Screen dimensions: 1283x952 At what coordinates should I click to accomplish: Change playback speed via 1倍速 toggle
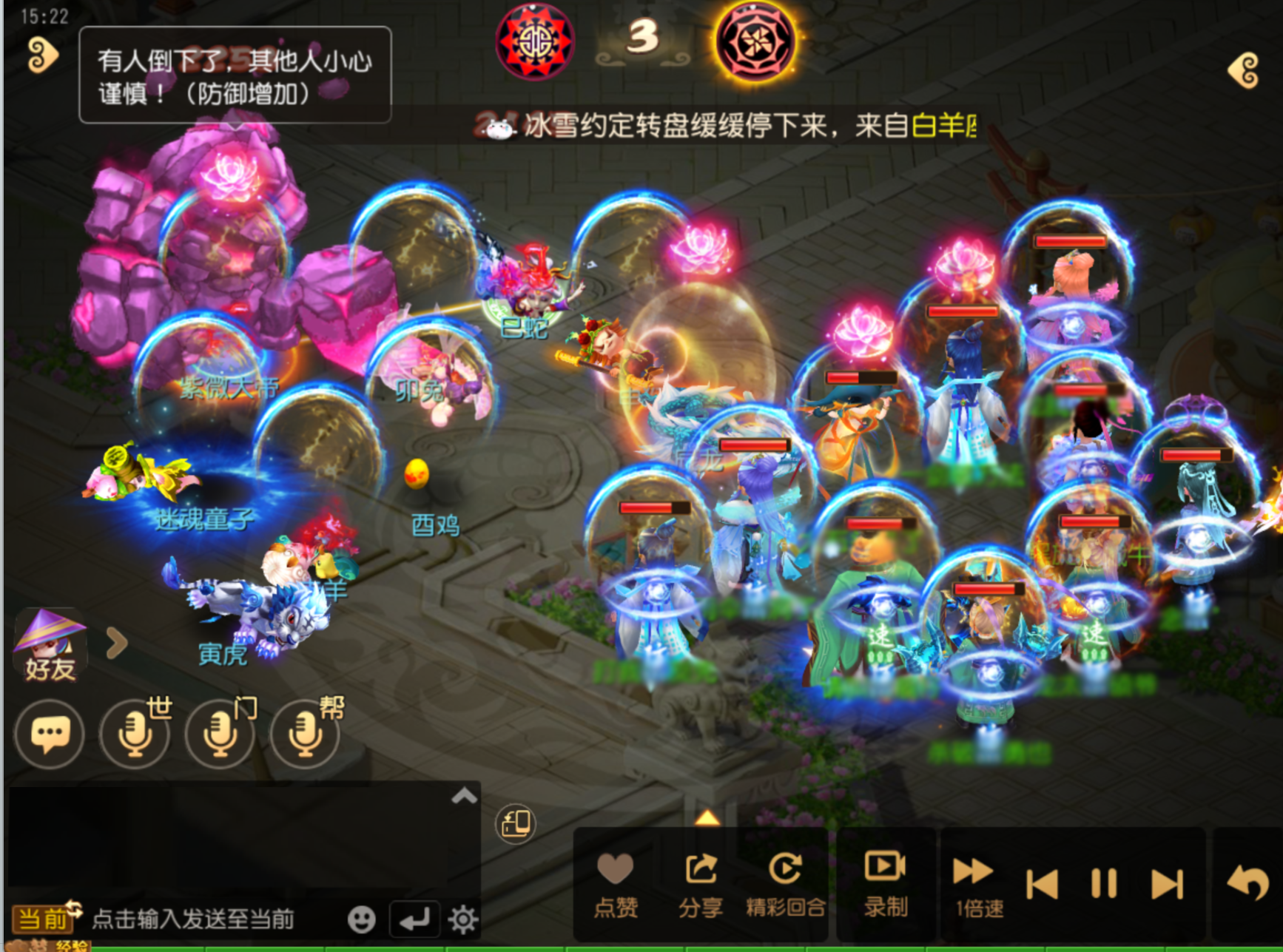[974, 880]
